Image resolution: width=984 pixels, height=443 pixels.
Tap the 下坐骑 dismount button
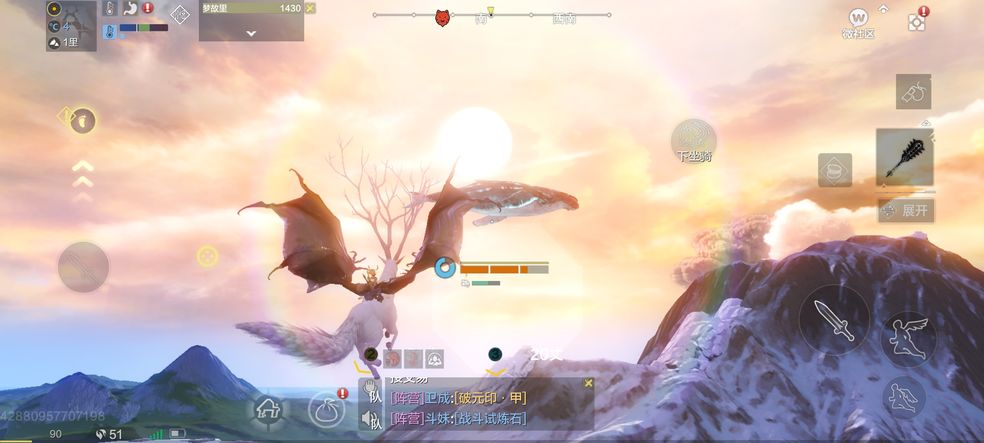(x=693, y=140)
